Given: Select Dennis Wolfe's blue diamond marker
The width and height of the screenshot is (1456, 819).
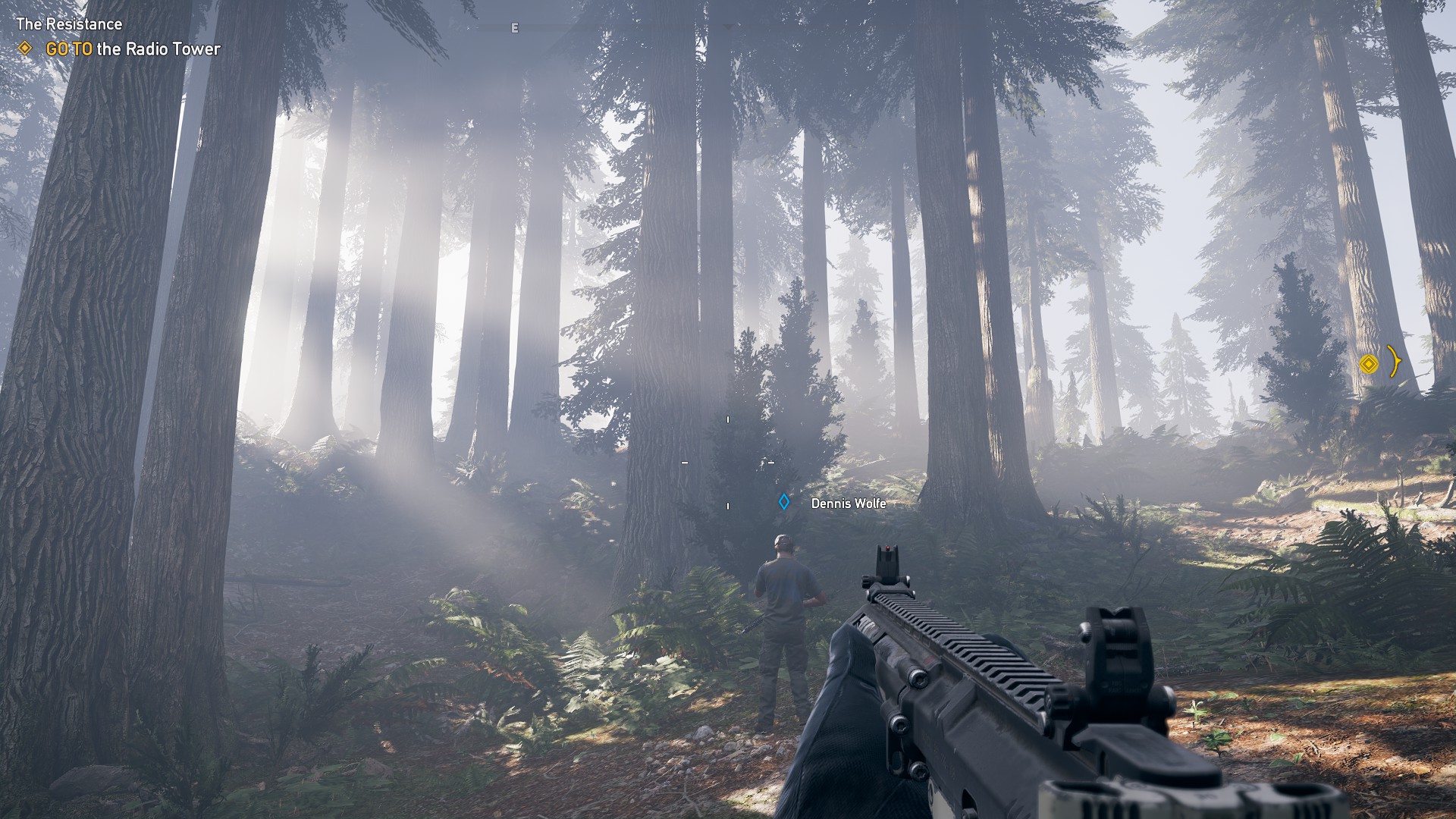Looking at the screenshot, I should click(784, 502).
